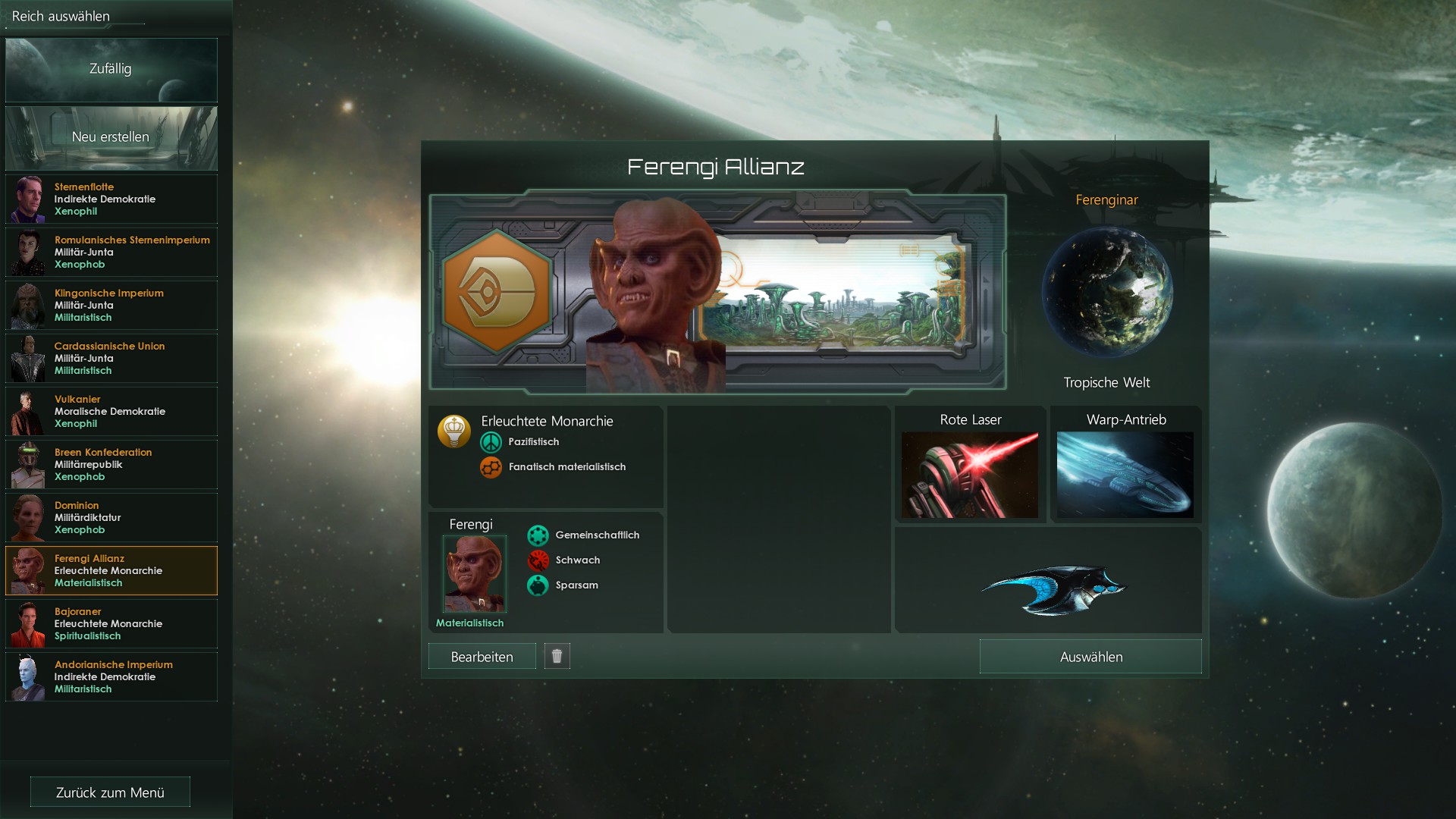Click the Ferenginar planet image

(x=1107, y=292)
